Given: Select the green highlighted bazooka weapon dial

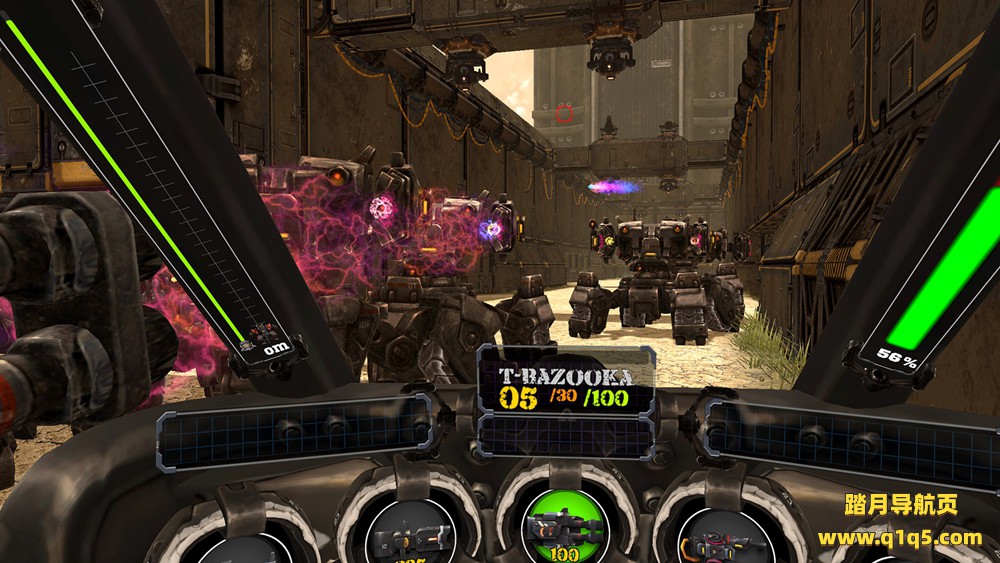Looking at the screenshot, I should pos(563,526).
